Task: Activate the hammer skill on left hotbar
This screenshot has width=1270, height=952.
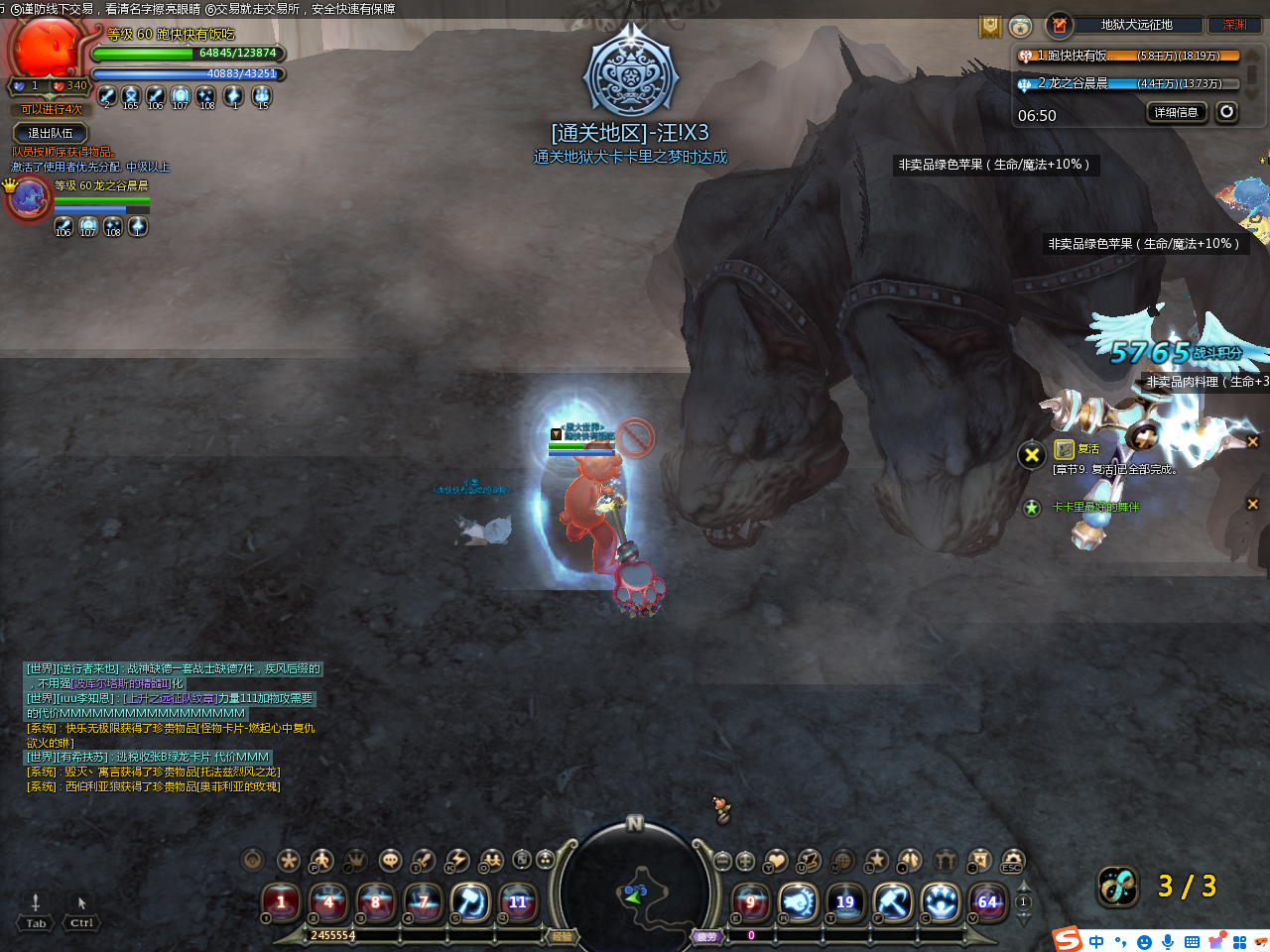Action: (x=470, y=901)
